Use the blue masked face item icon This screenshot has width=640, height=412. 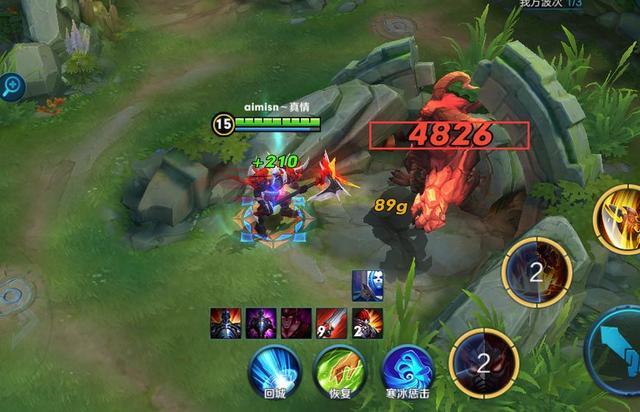coord(364,285)
